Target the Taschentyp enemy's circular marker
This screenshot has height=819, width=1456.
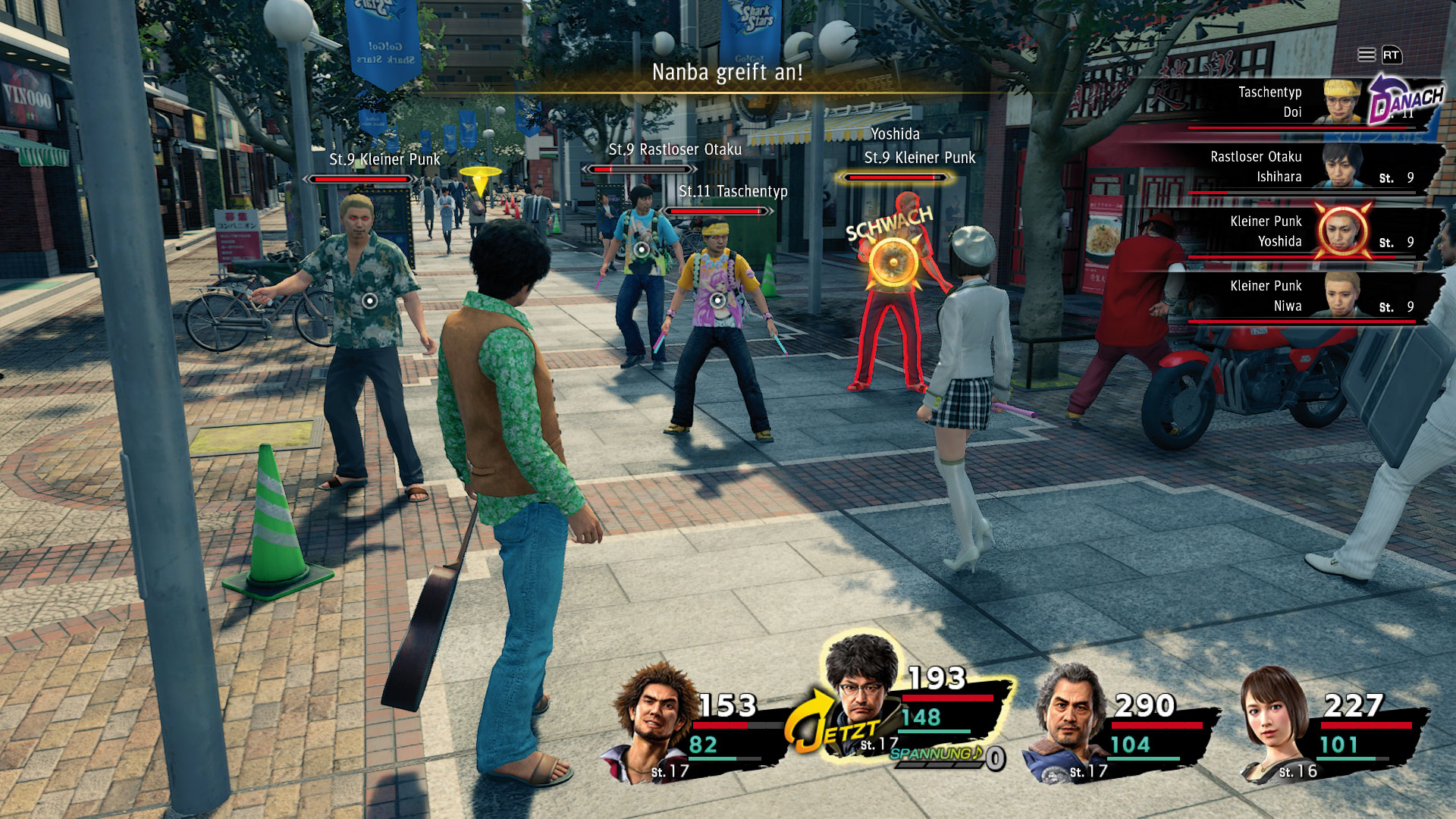(717, 300)
